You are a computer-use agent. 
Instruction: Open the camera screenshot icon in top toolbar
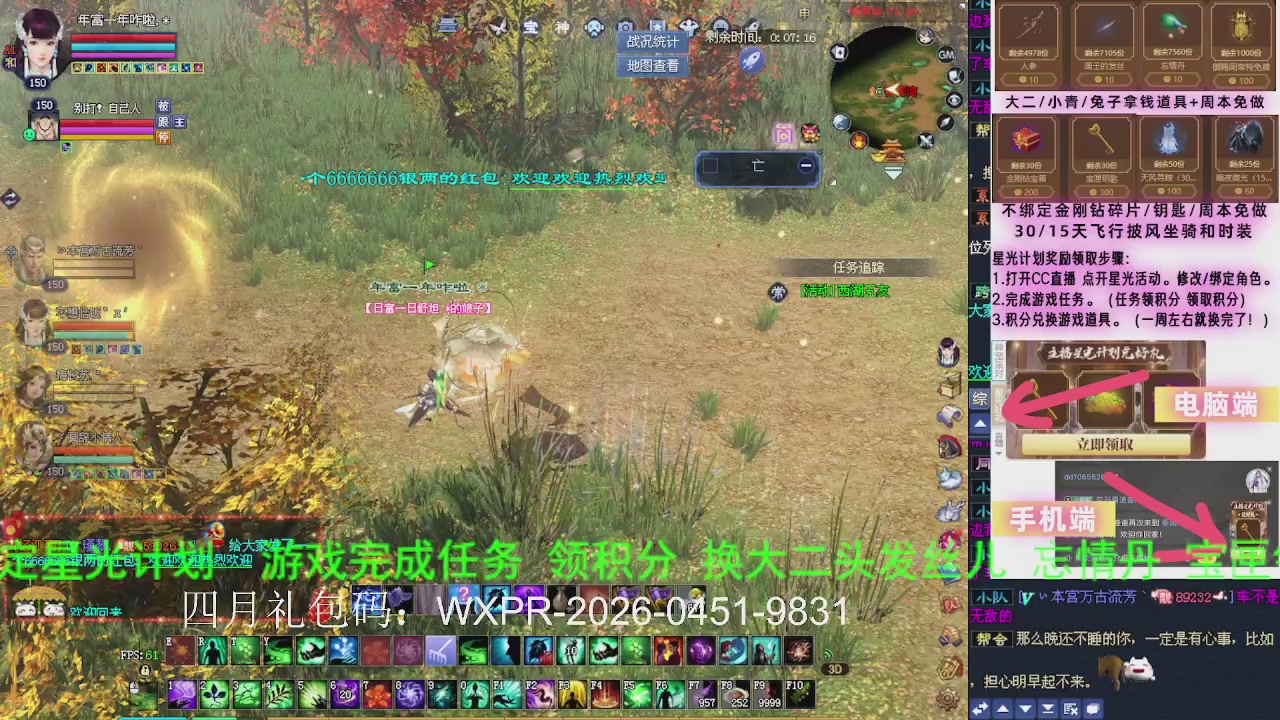tap(625, 28)
